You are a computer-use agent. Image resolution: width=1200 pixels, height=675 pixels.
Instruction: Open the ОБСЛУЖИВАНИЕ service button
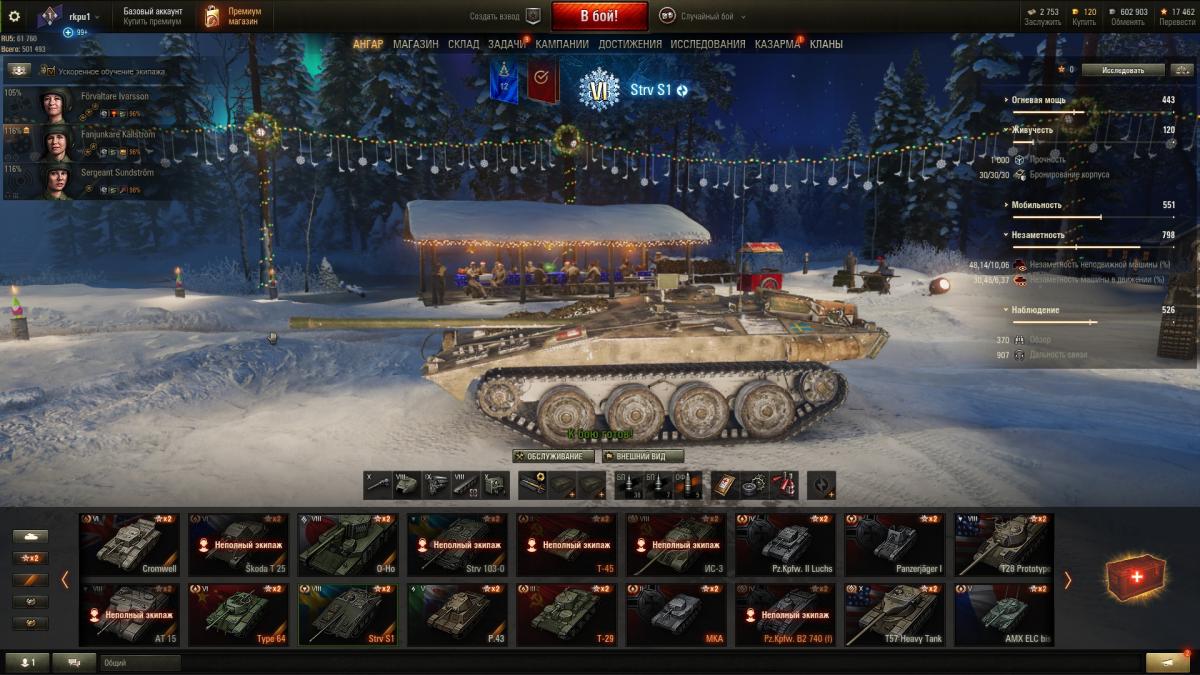pos(553,456)
